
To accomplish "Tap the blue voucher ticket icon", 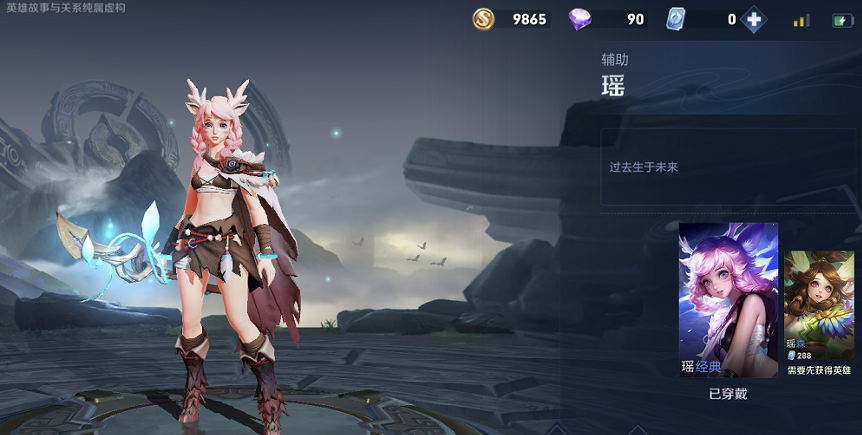I will point(676,19).
